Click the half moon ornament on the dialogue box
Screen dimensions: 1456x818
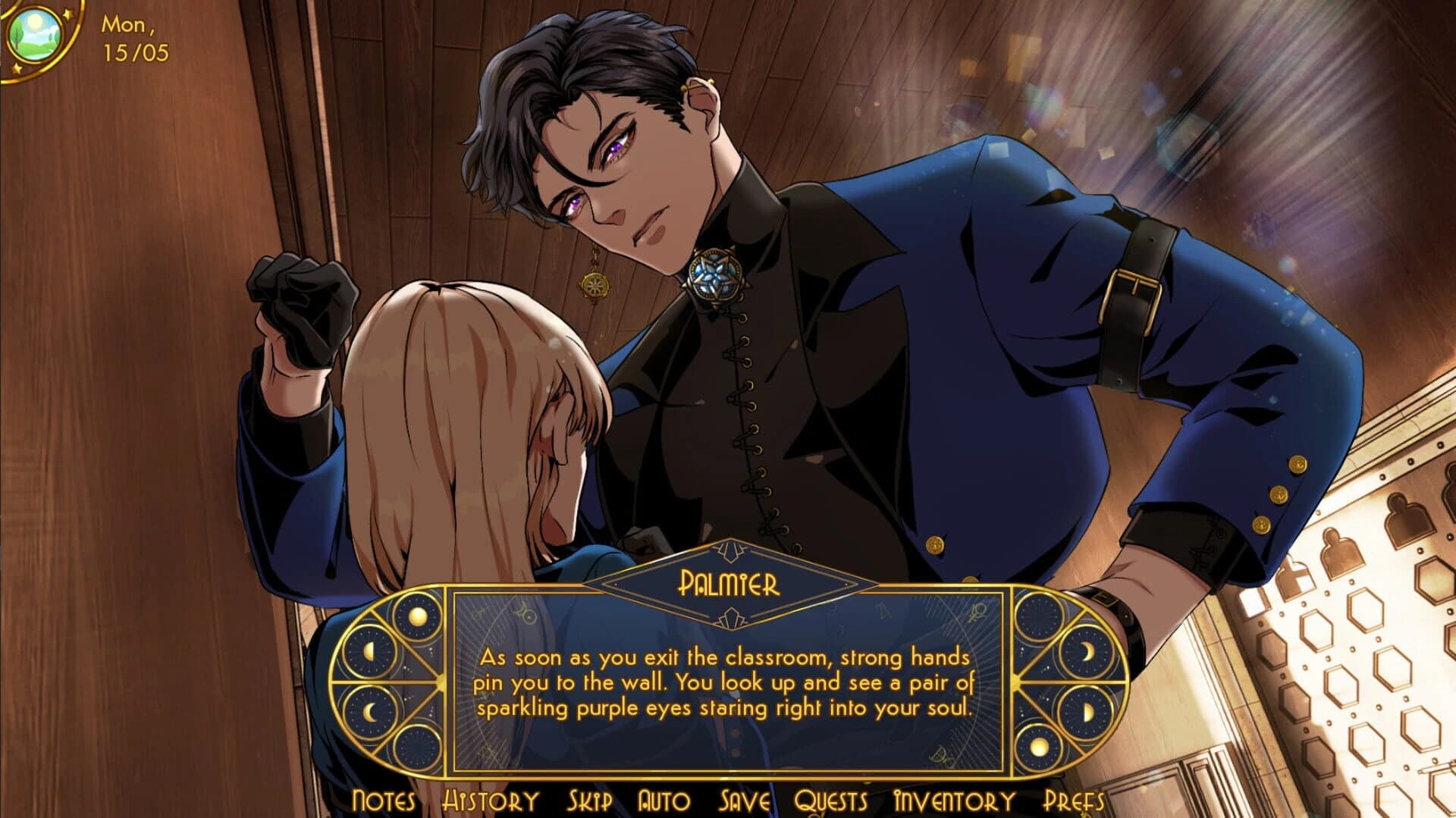[371, 650]
